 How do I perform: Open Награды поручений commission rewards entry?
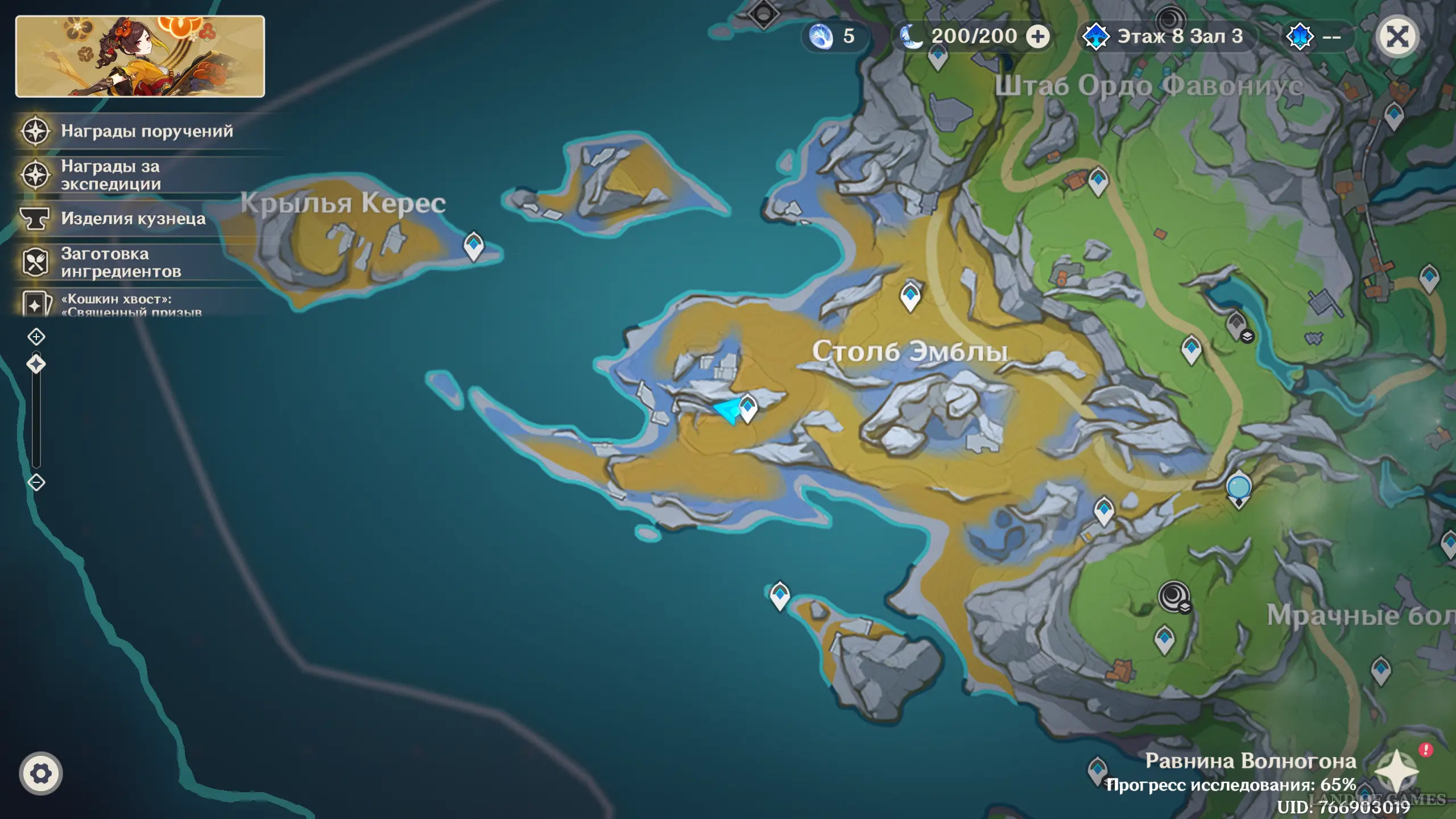pyautogui.click(x=147, y=131)
